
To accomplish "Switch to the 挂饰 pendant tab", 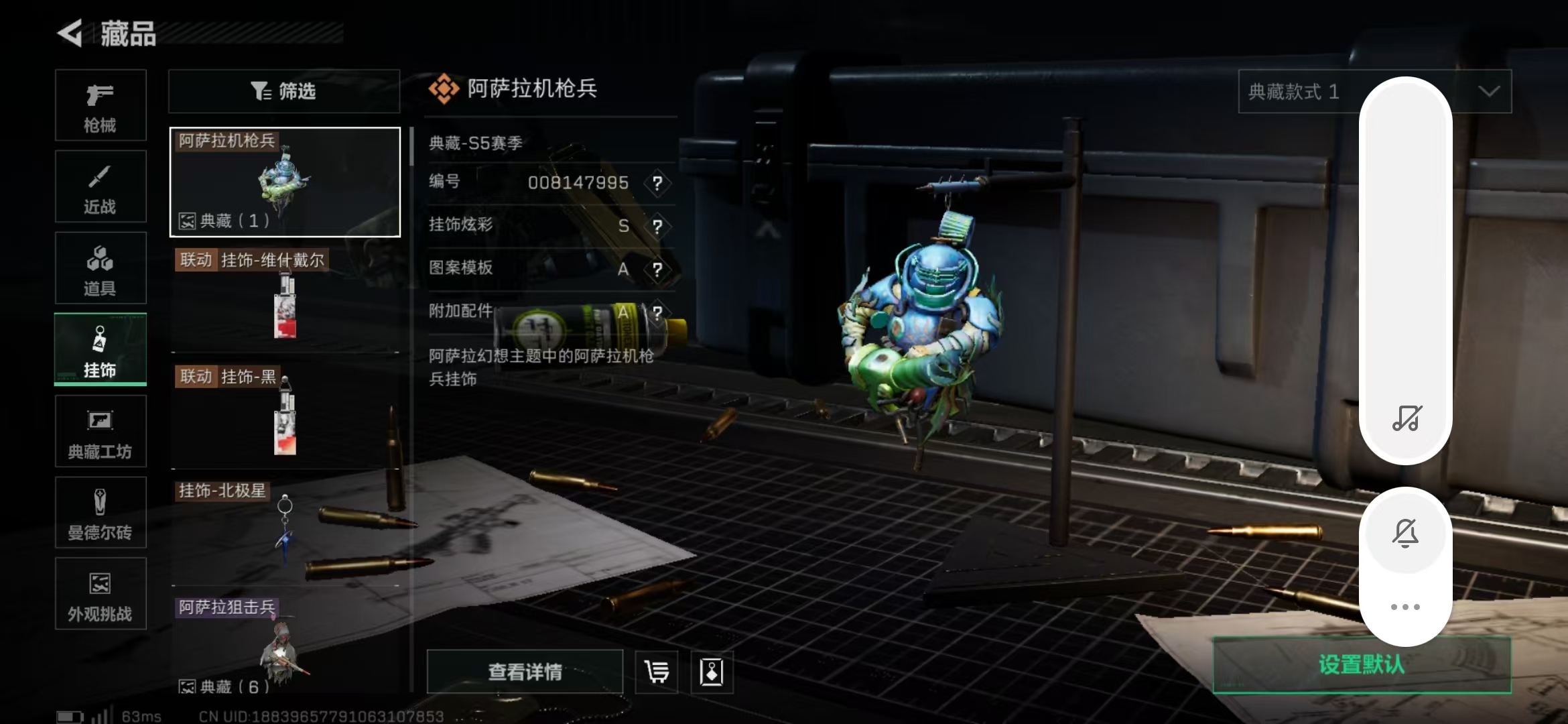I will 101,349.
